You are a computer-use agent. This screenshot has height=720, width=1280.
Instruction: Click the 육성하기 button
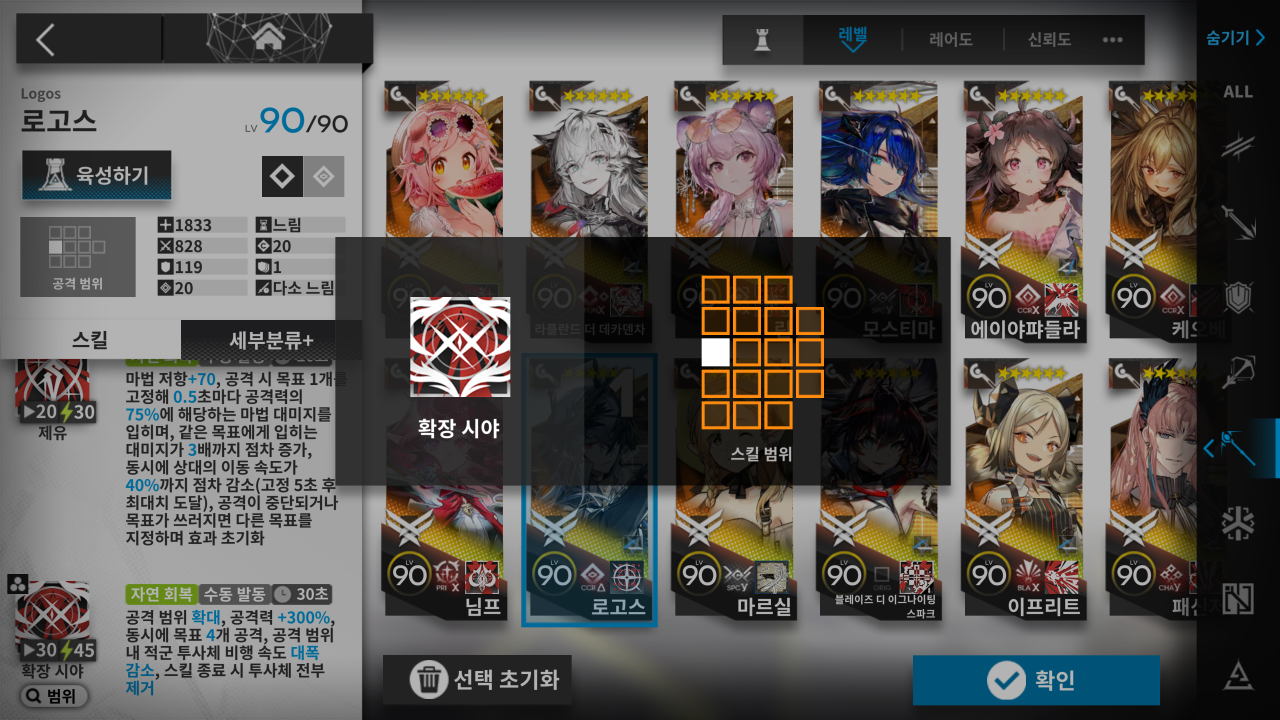point(96,175)
